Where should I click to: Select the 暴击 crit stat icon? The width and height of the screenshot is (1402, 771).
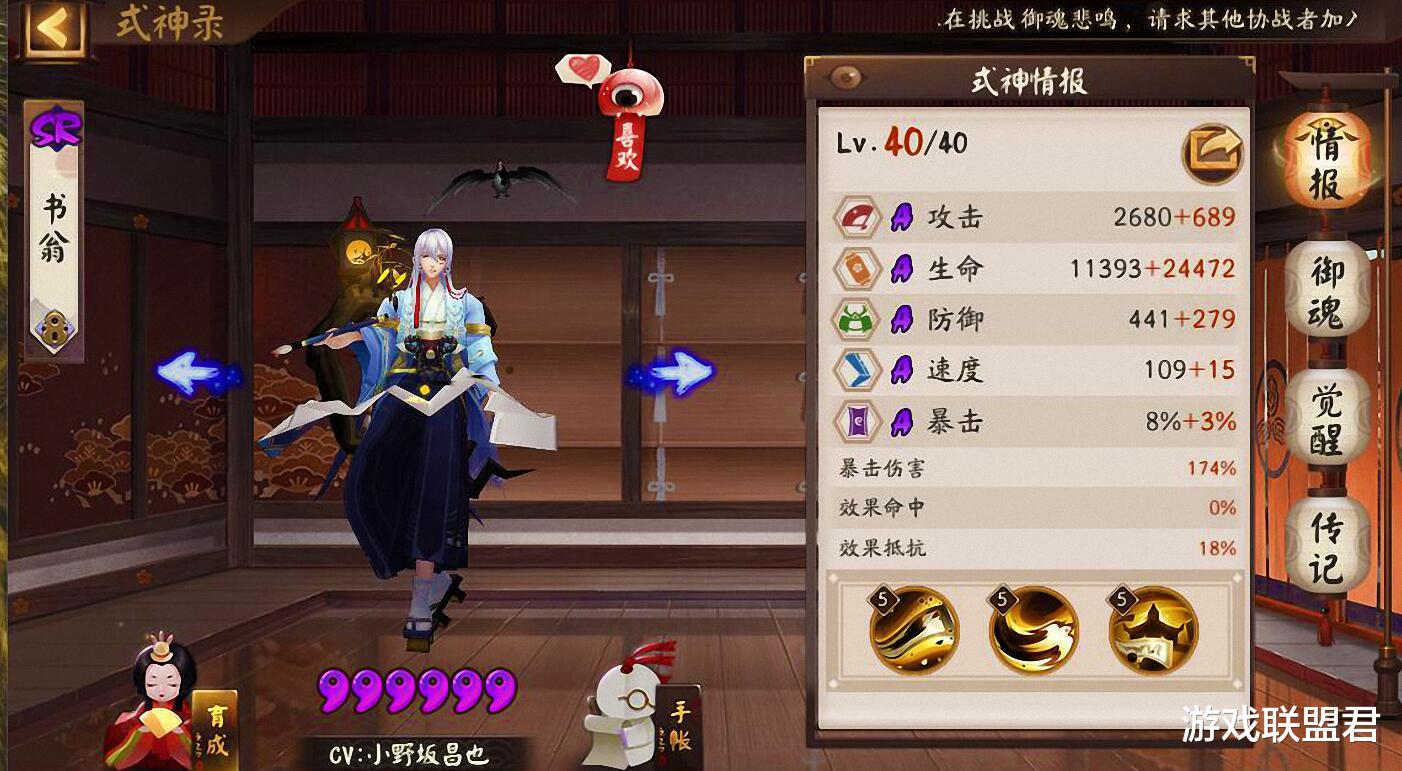click(859, 422)
